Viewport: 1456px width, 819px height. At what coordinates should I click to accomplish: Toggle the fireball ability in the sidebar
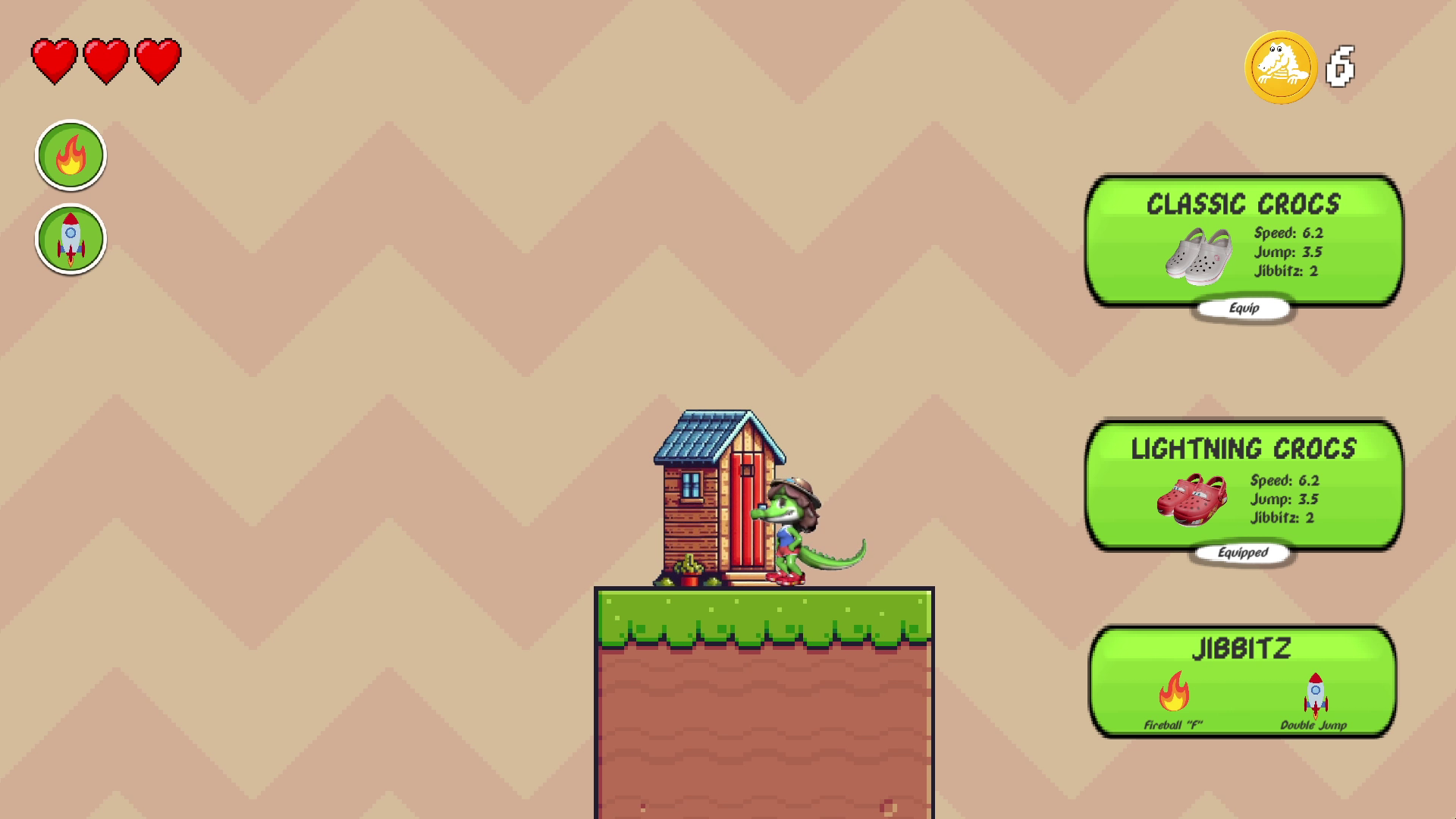click(71, 154)
